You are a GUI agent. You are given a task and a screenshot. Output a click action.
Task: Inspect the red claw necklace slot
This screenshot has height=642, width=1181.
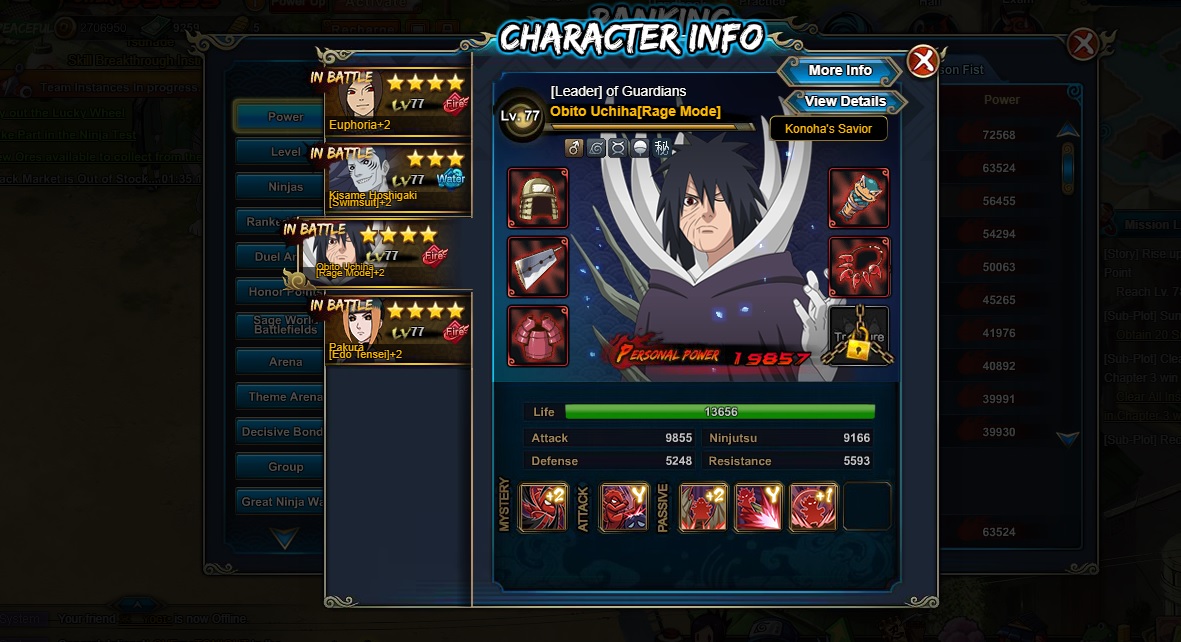[x=859, y=267]
